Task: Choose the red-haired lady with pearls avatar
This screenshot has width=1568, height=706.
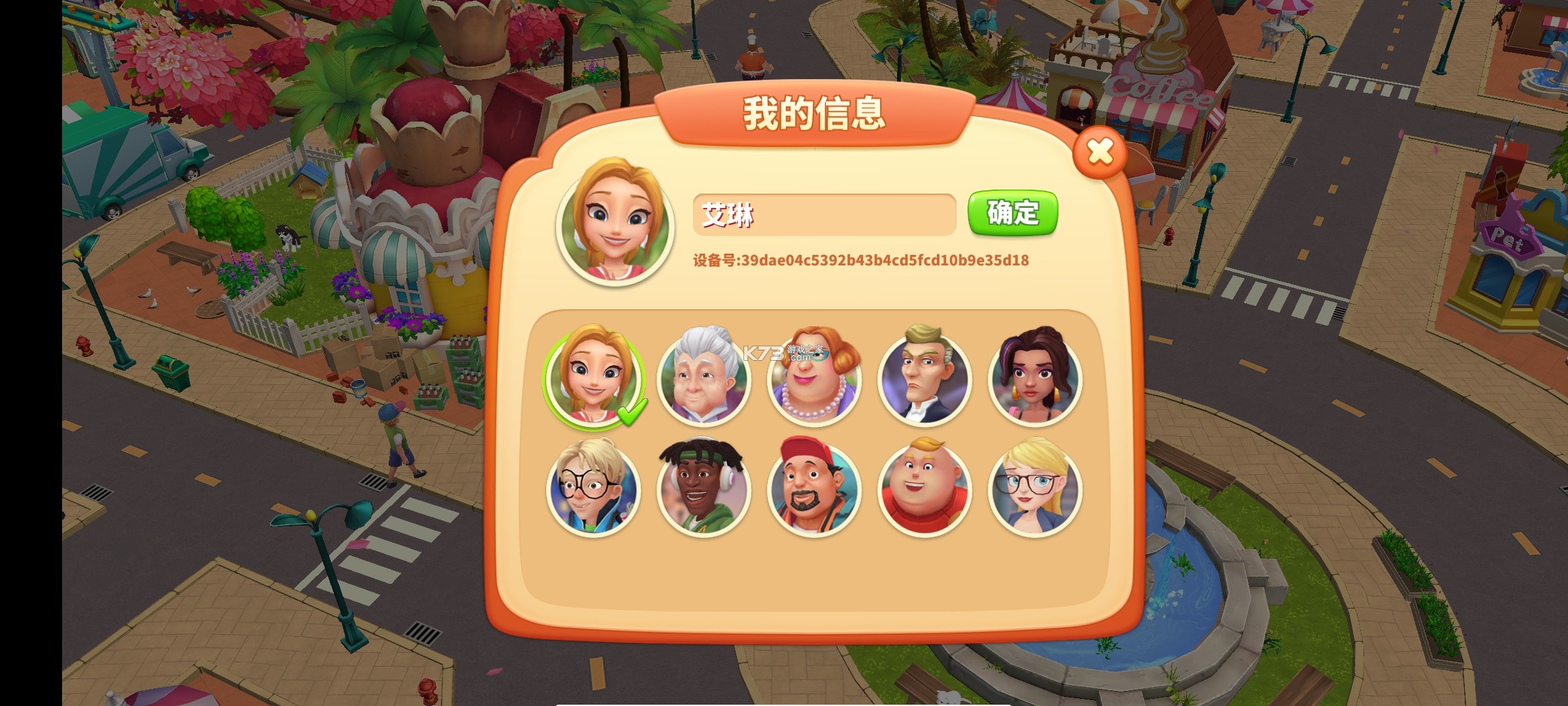Action: 813,379
